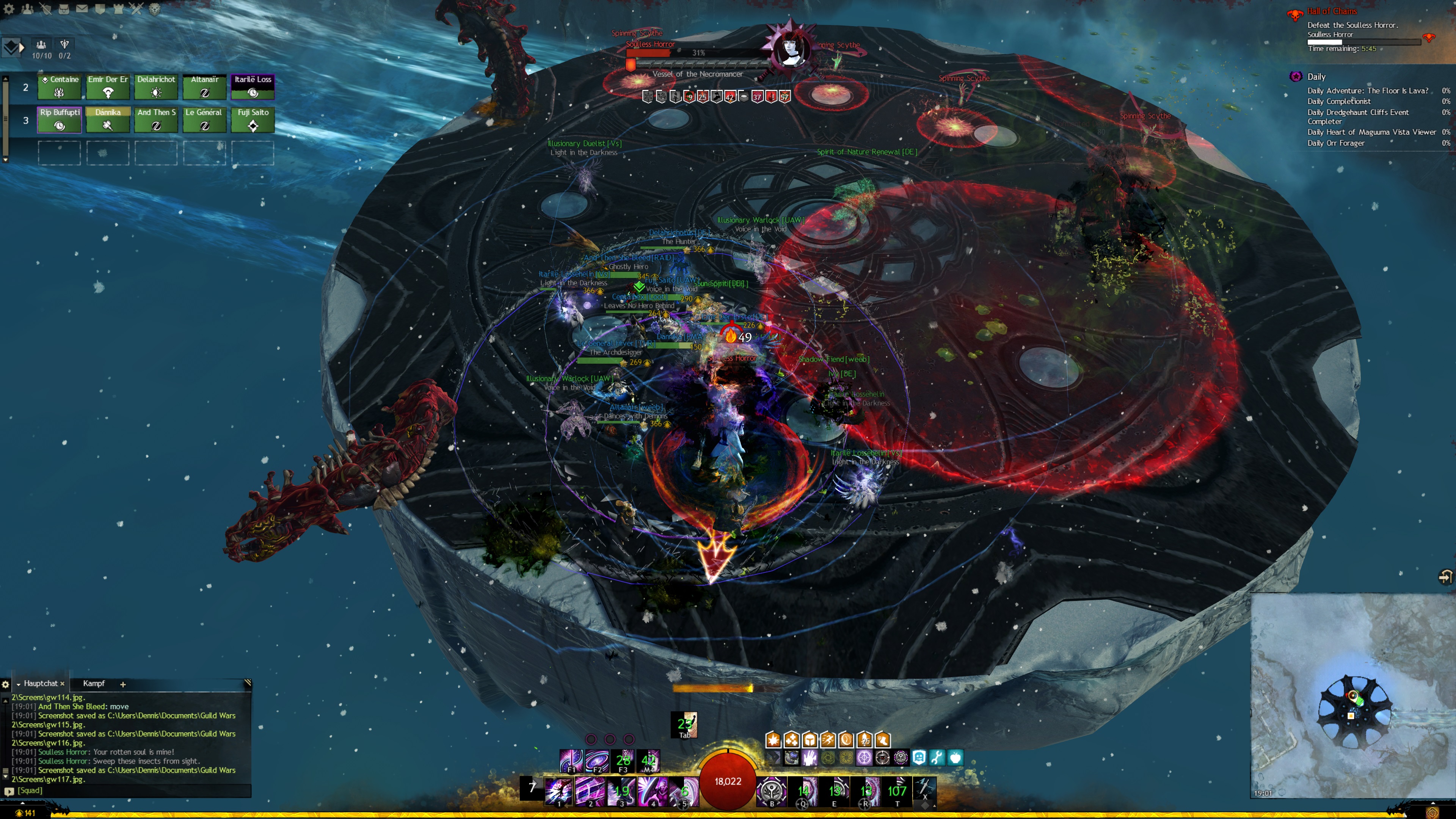Select squad member Centaine

[x=60, y=86]
